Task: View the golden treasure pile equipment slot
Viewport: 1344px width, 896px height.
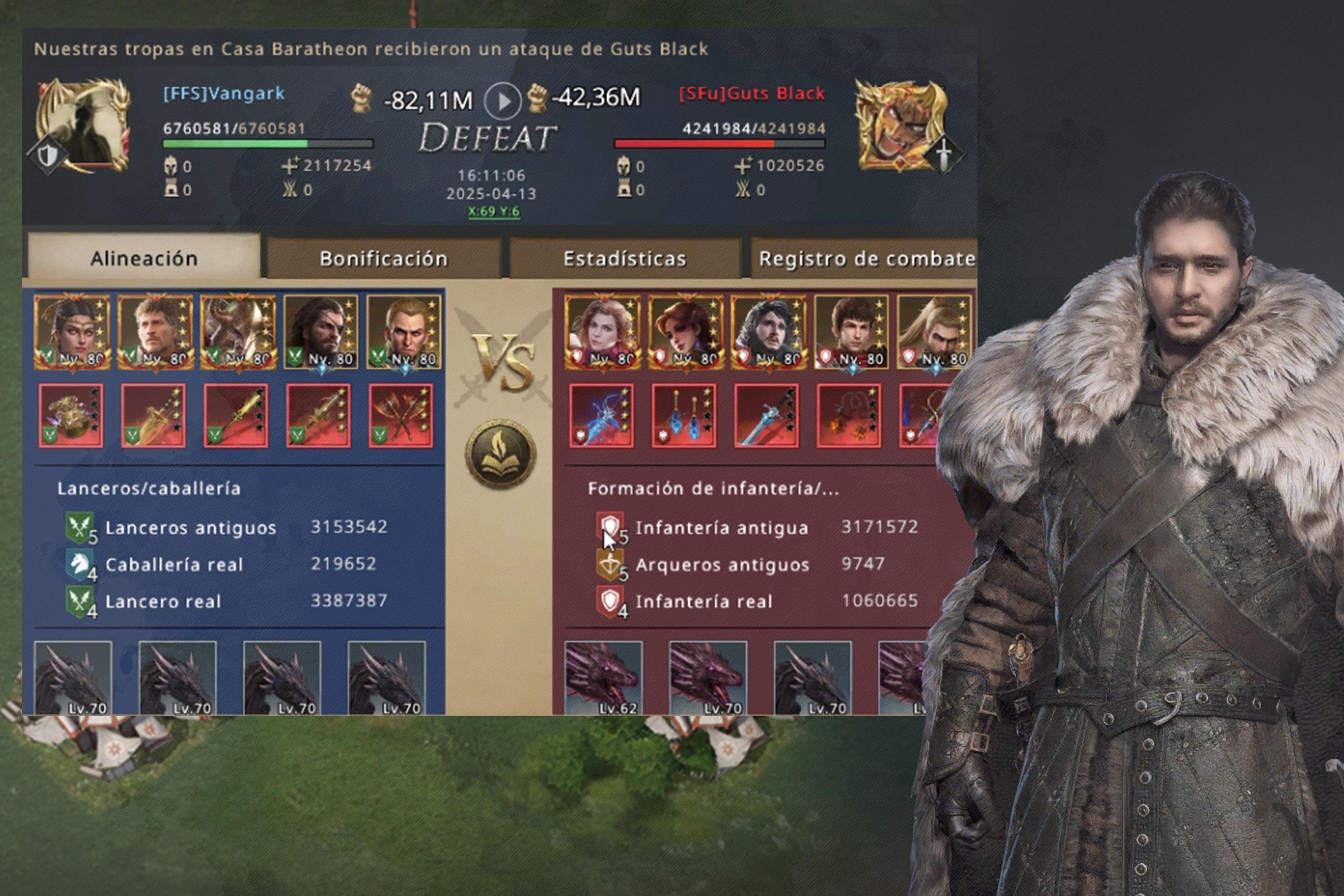Action: pos(71,415)
